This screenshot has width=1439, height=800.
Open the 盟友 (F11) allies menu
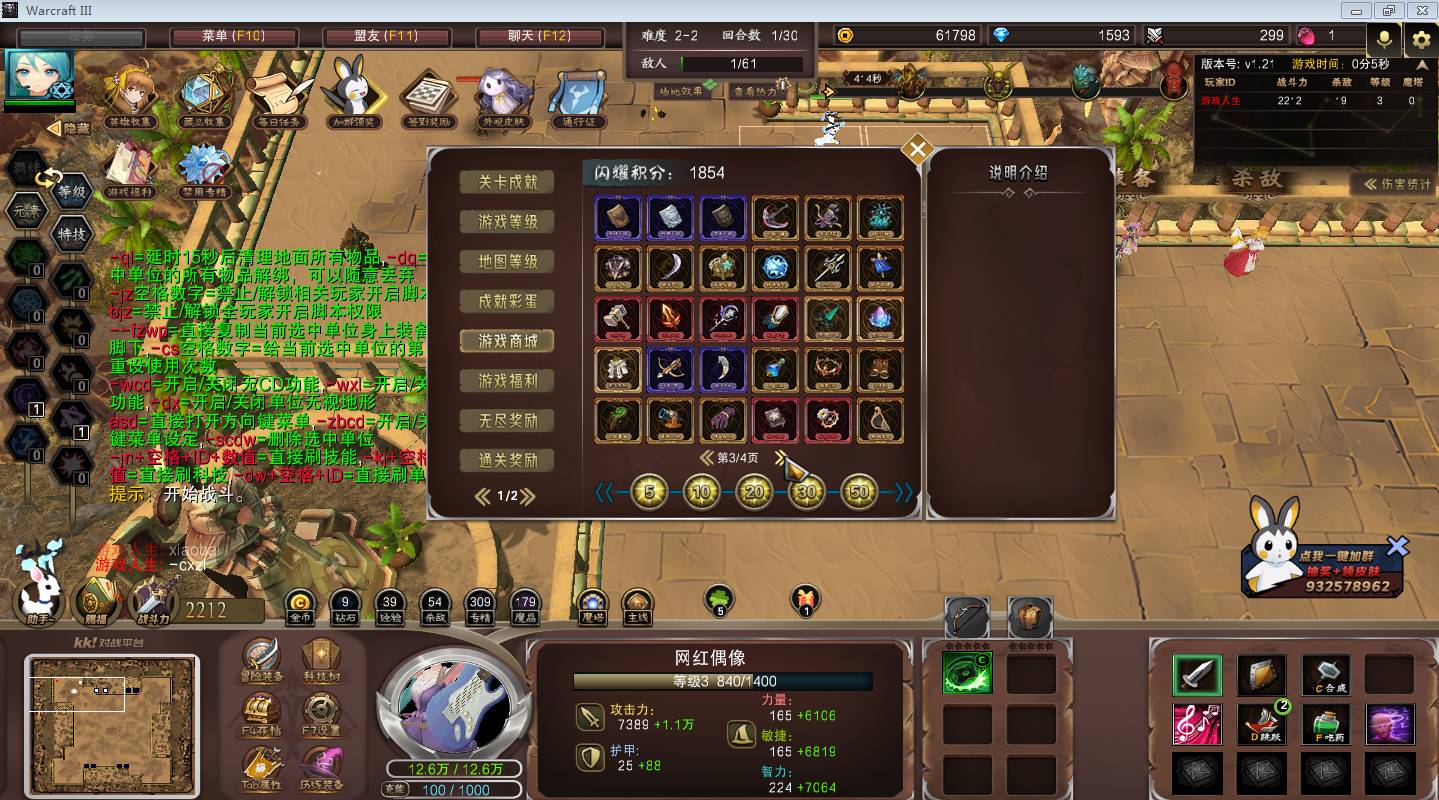pyautogui.click(x=385, y=36)
